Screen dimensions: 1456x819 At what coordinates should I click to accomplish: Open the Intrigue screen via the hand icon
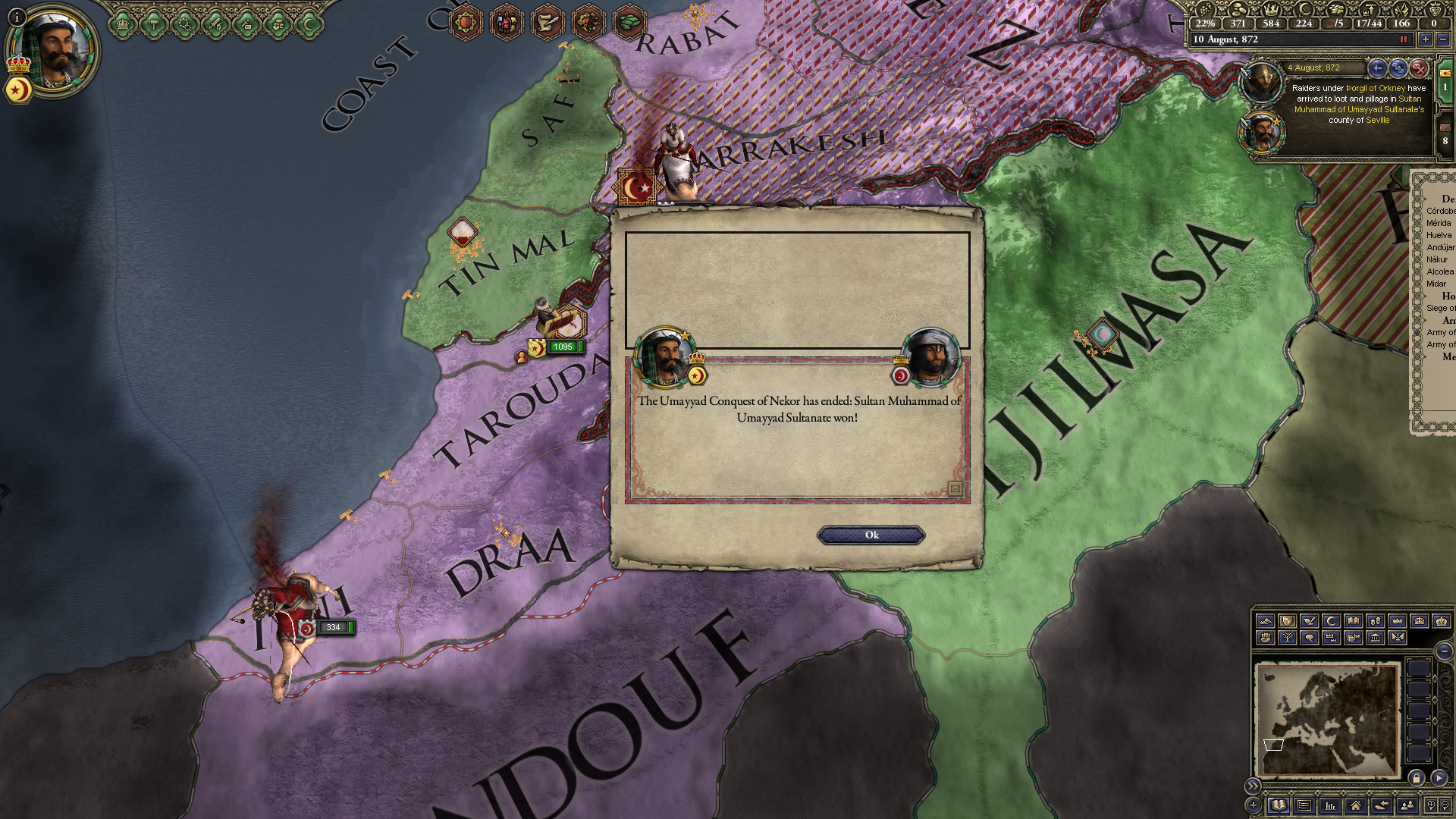click(x=277, y=23)
